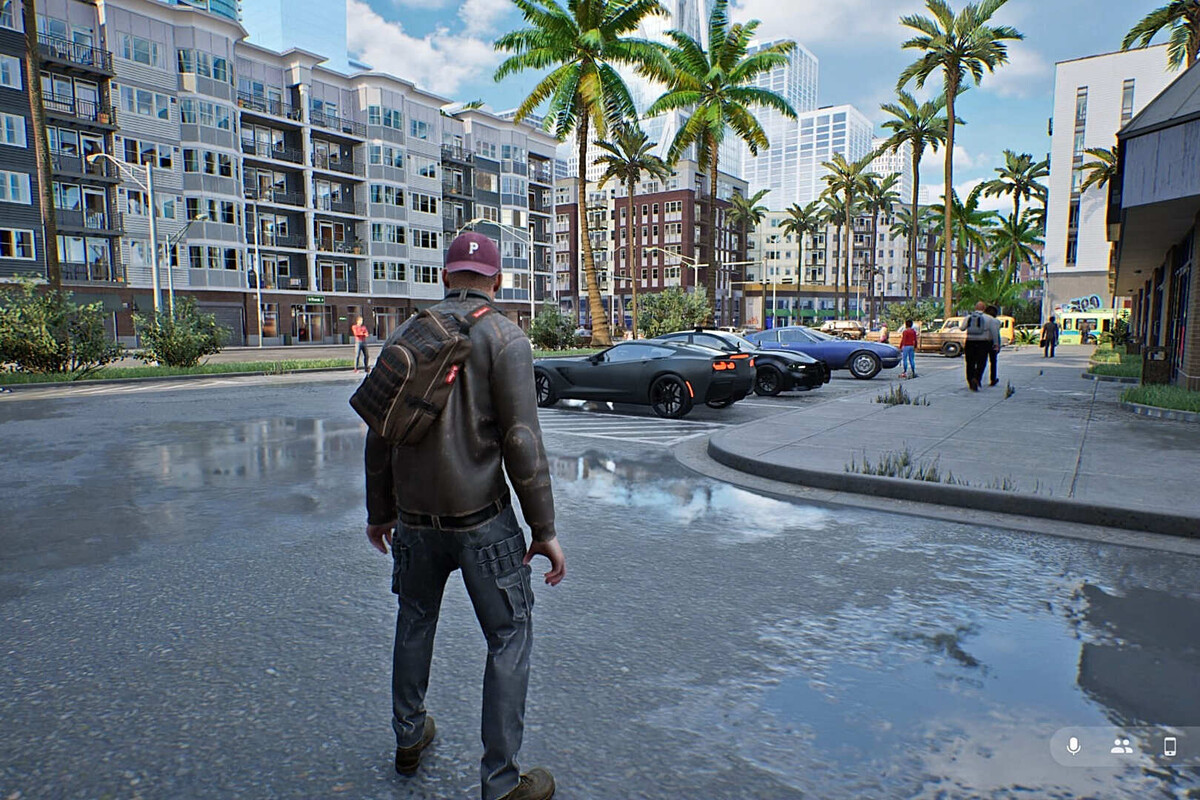Screen dimensions: 1200x800
Task: Toggle the microphone icon
Action: [x=1073, y=746]
